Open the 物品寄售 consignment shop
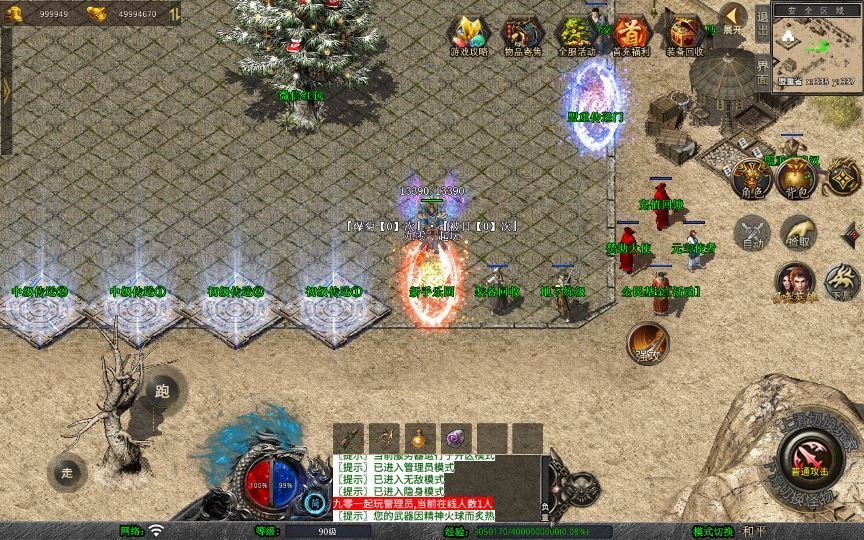Image resolution: width=864 pixels, height=540 pixels. 520,35
